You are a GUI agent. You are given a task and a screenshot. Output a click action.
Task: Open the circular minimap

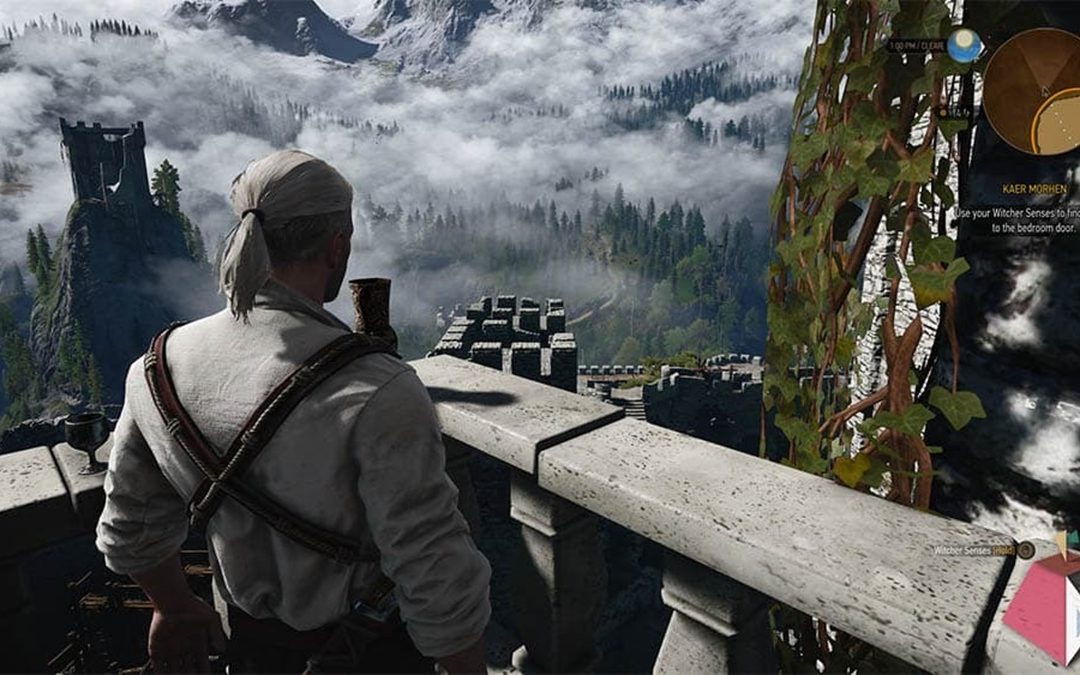pos(1033,88)
